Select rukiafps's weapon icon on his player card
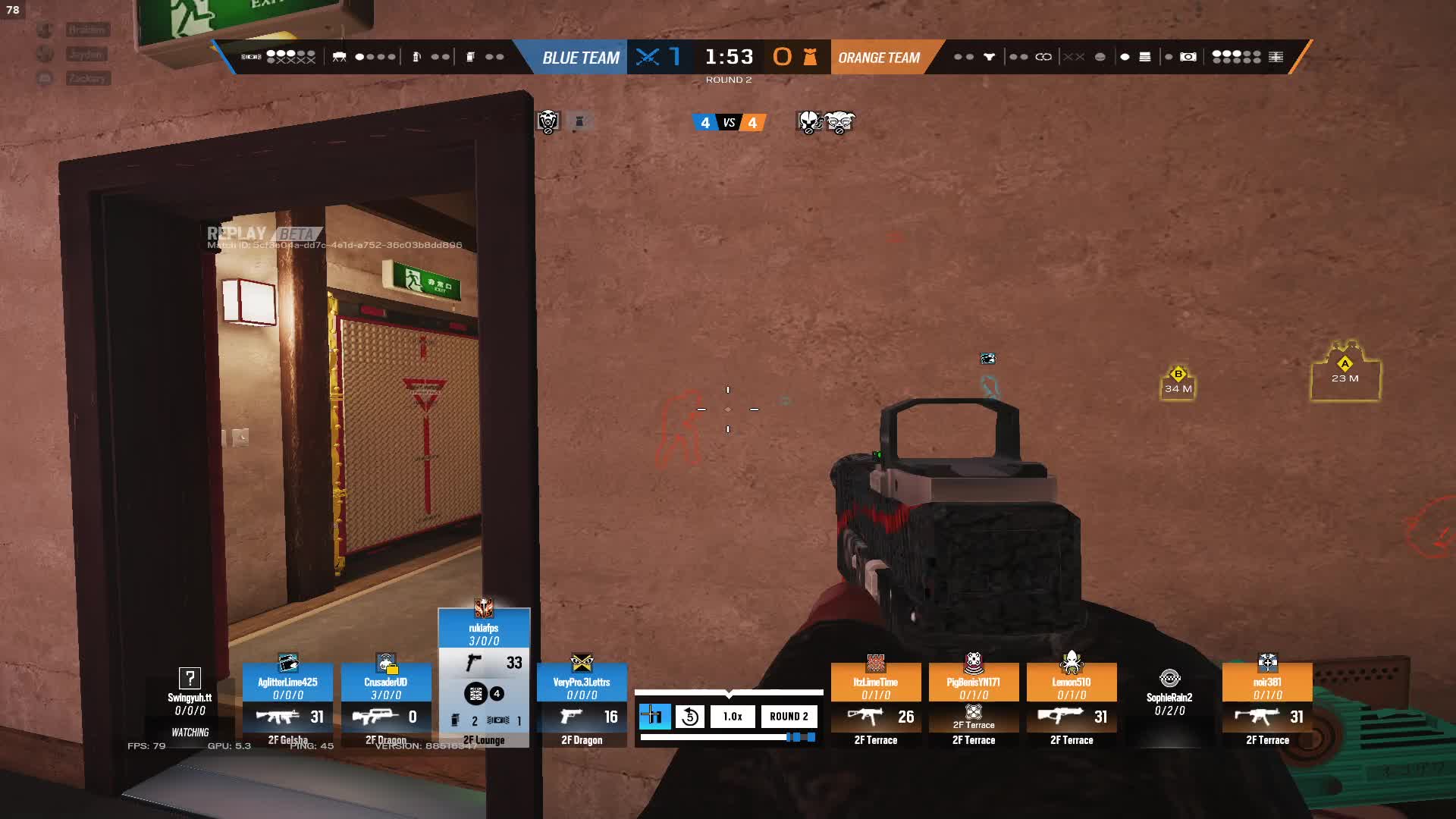 tap(474, 662)
